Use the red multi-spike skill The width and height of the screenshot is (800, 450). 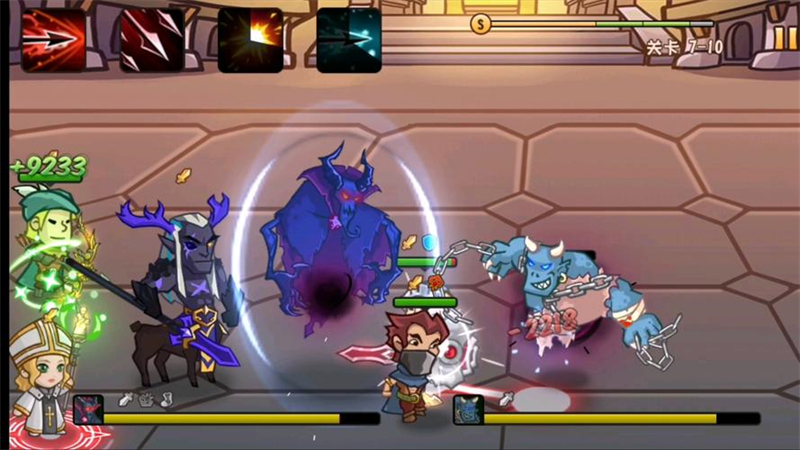coord(152,39)
